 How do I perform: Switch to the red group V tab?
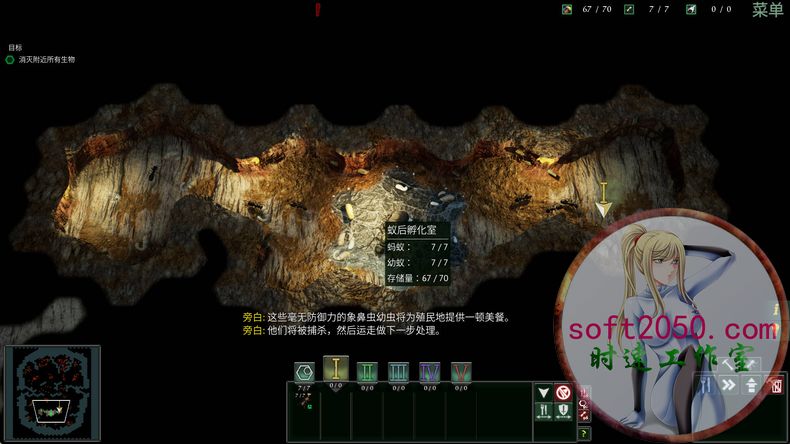point(460,372)
